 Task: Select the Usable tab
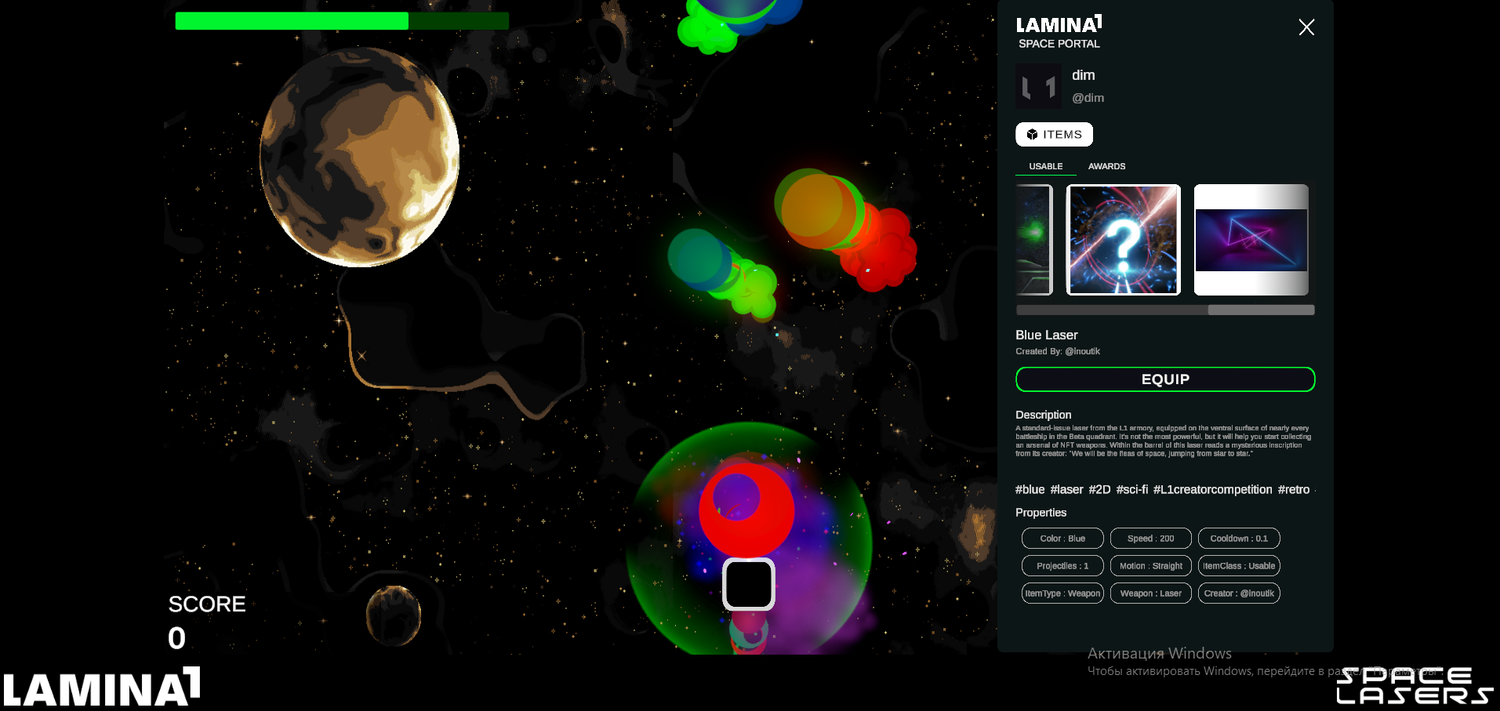coord(1045,166)
